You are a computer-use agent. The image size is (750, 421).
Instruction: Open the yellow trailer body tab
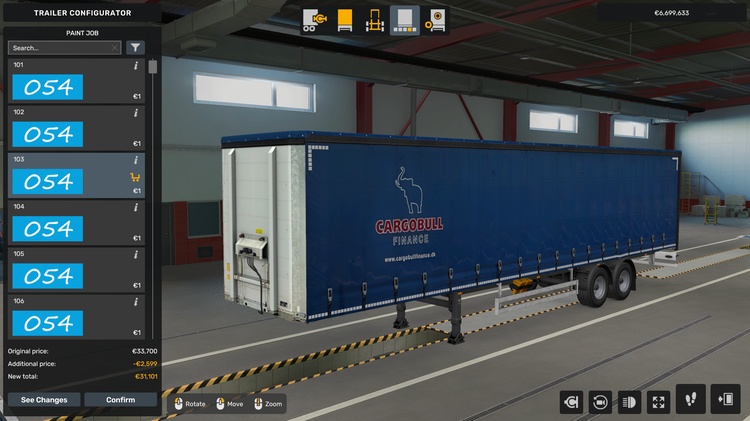[345, 19]
